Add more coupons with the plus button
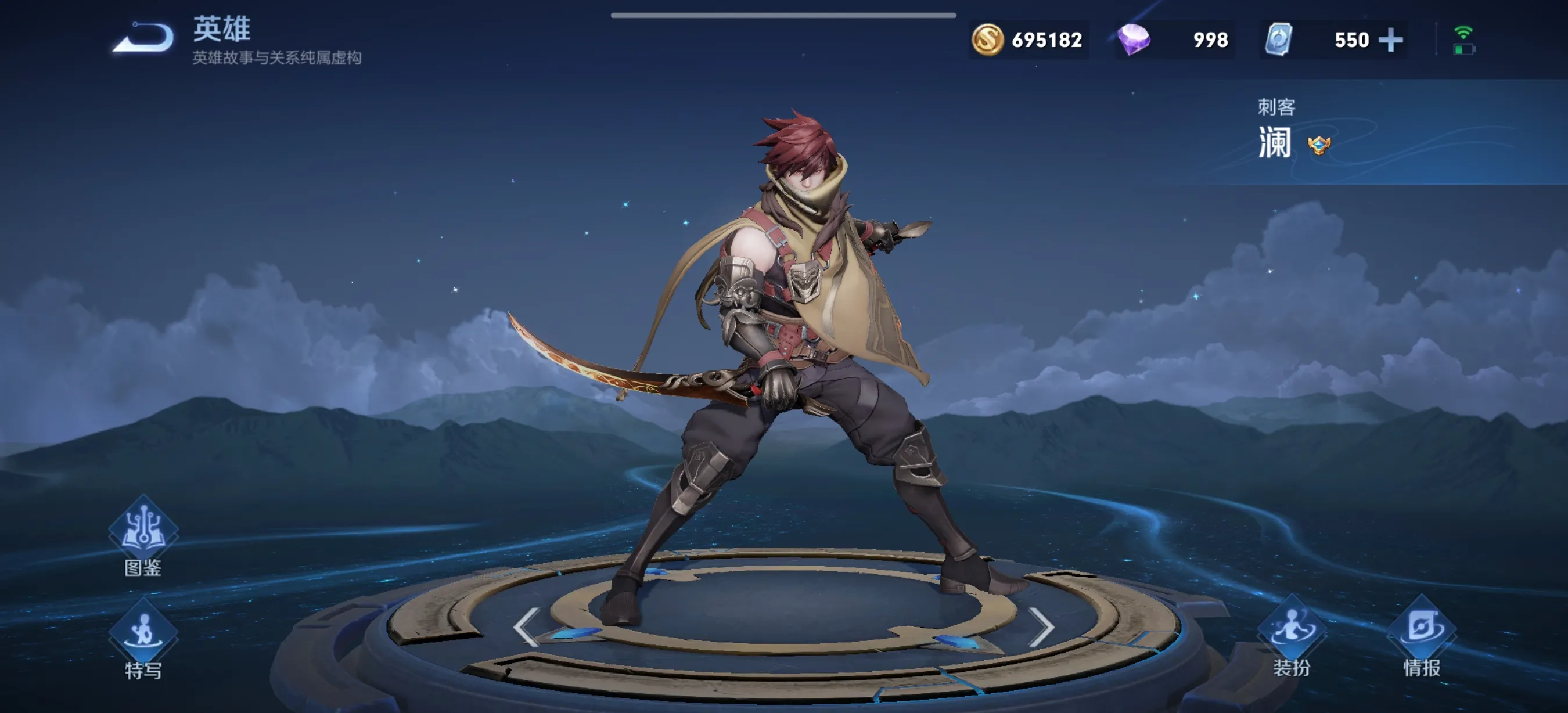The height and width of the screenshot is (713, 1568). click(1391, 40)
